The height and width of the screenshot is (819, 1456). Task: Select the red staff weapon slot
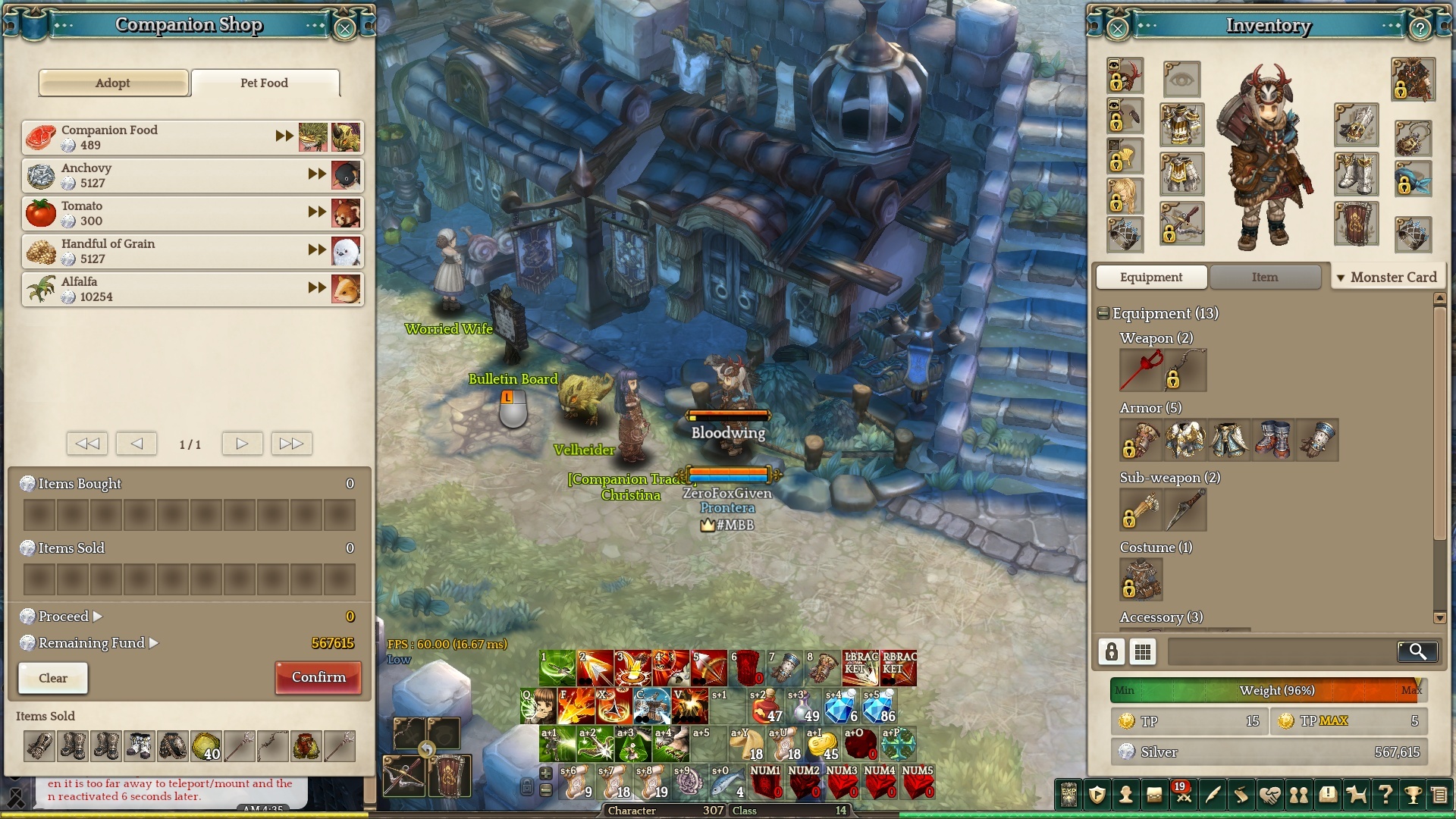click(x=1141, y=370)
